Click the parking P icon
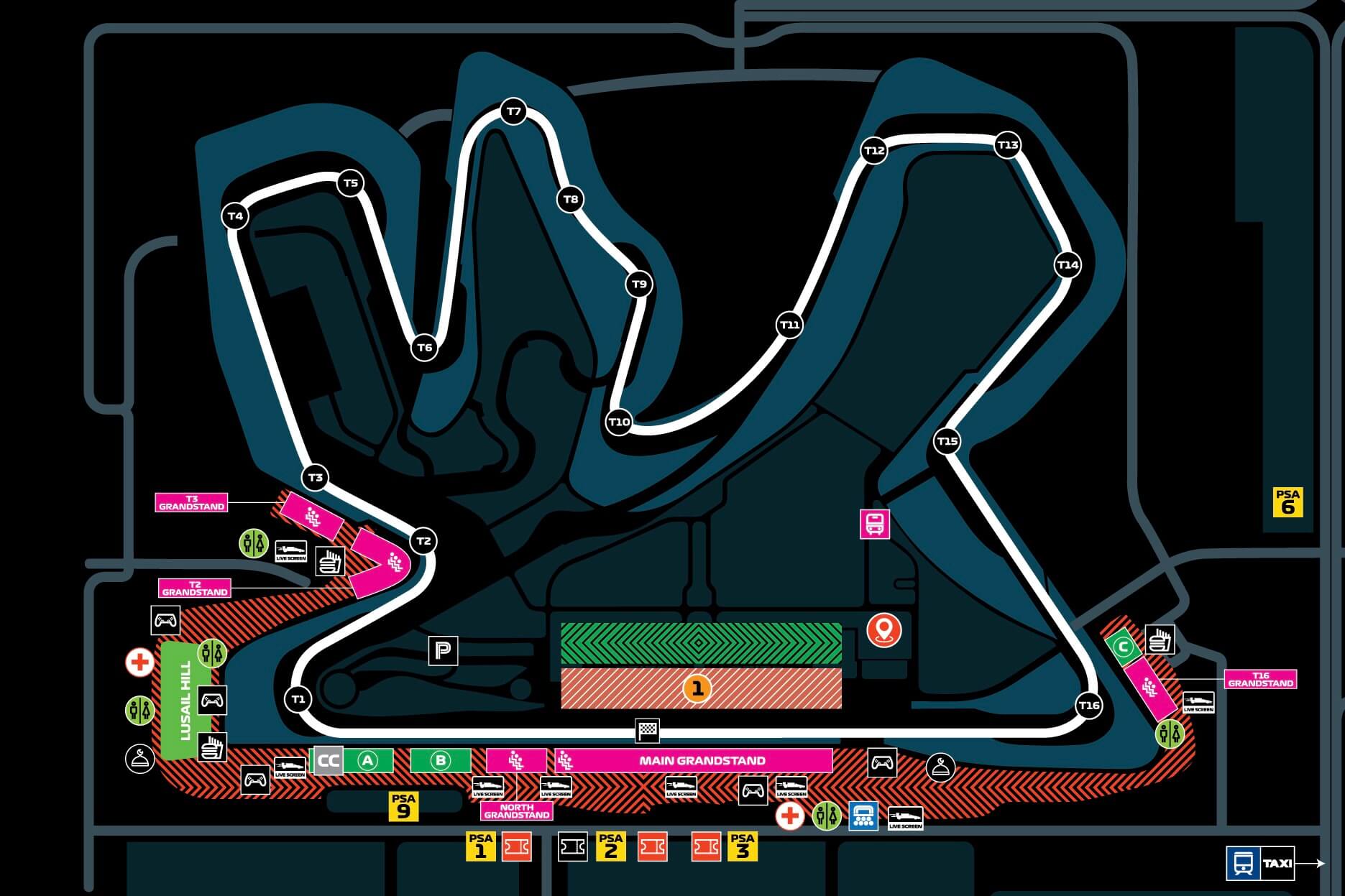The width and height of the screenshot is (1345, 896). click(x=443, y=651)
